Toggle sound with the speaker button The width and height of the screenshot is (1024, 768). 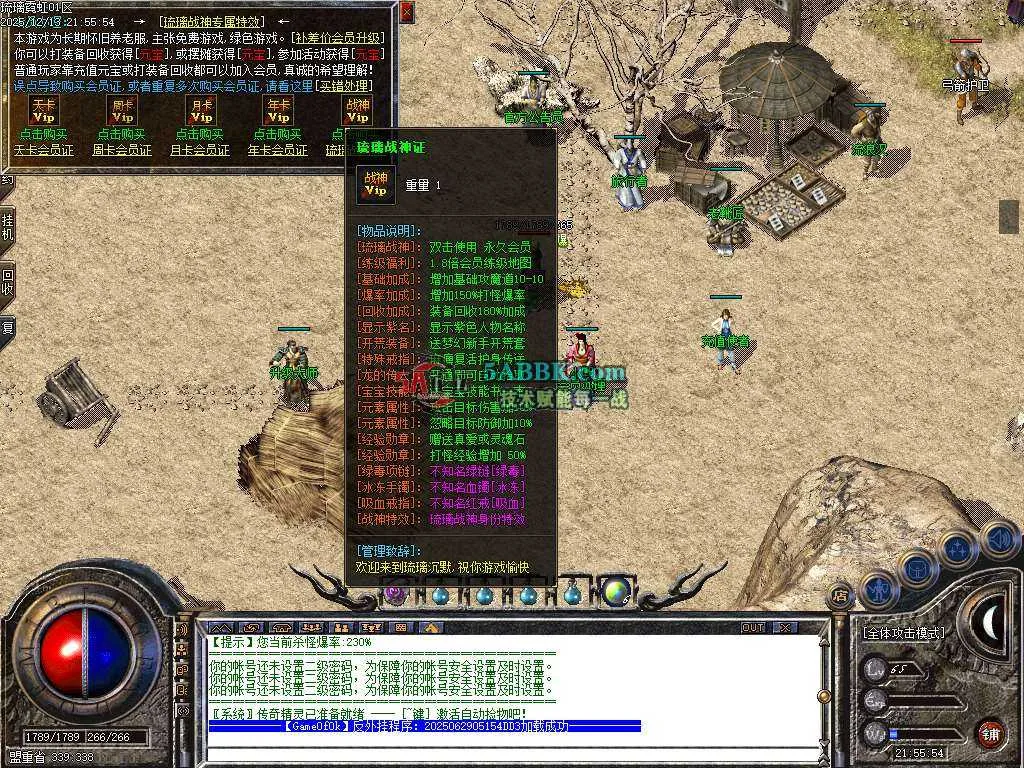coord(999,540)
